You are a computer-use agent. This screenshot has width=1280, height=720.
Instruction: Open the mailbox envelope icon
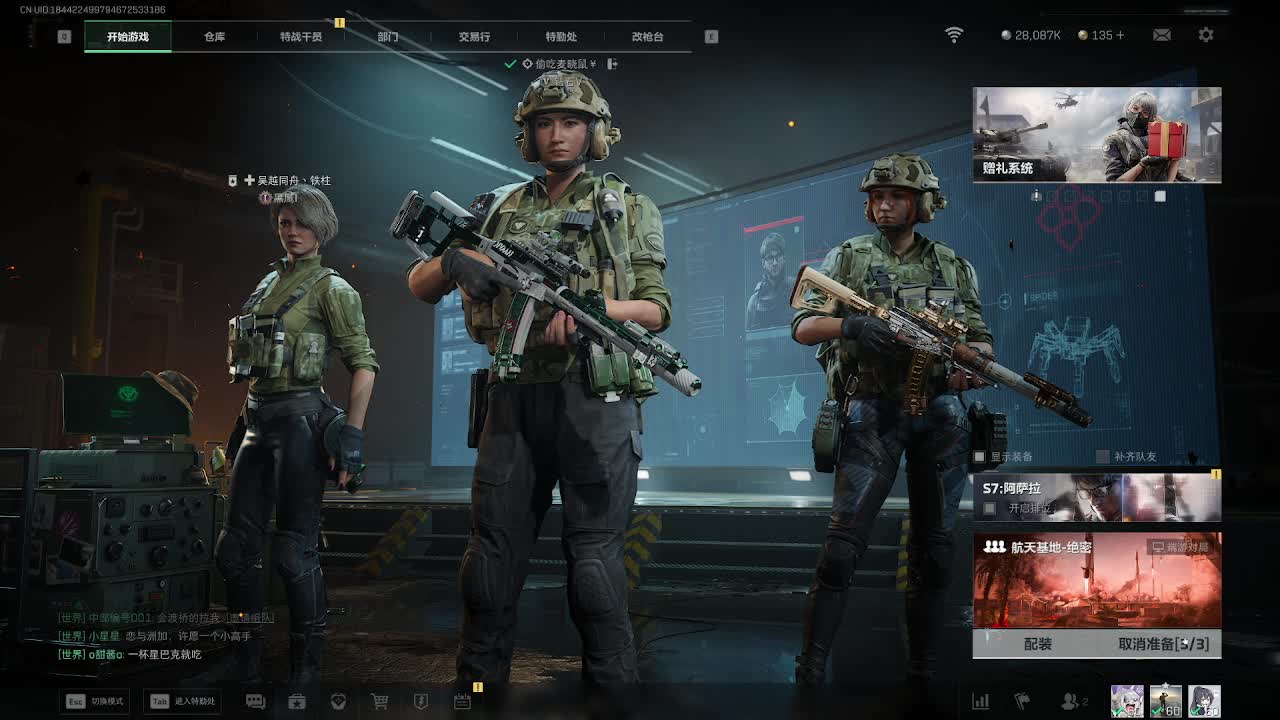[1161, 35]
